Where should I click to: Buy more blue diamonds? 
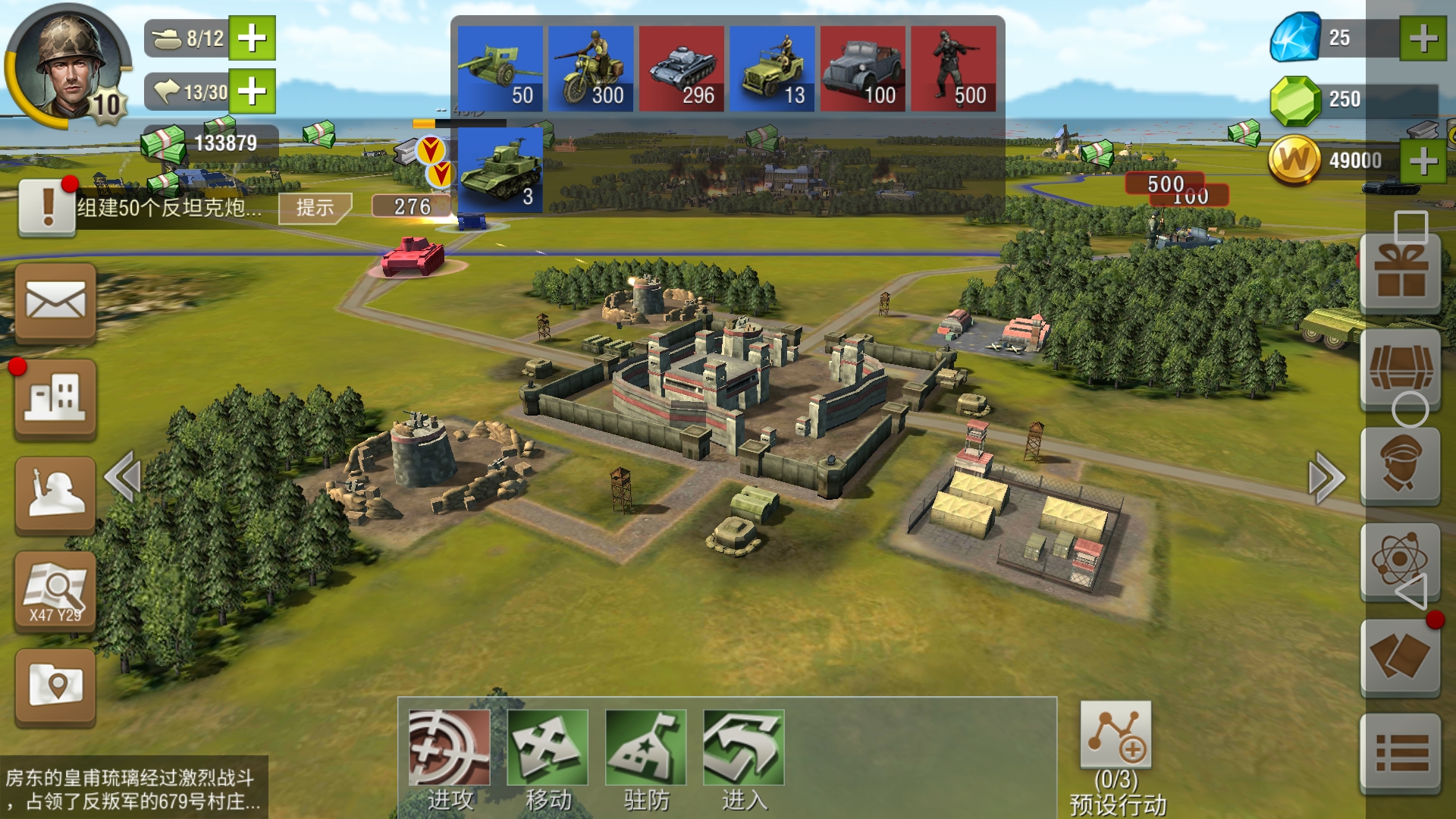[x=1423, y=38]
